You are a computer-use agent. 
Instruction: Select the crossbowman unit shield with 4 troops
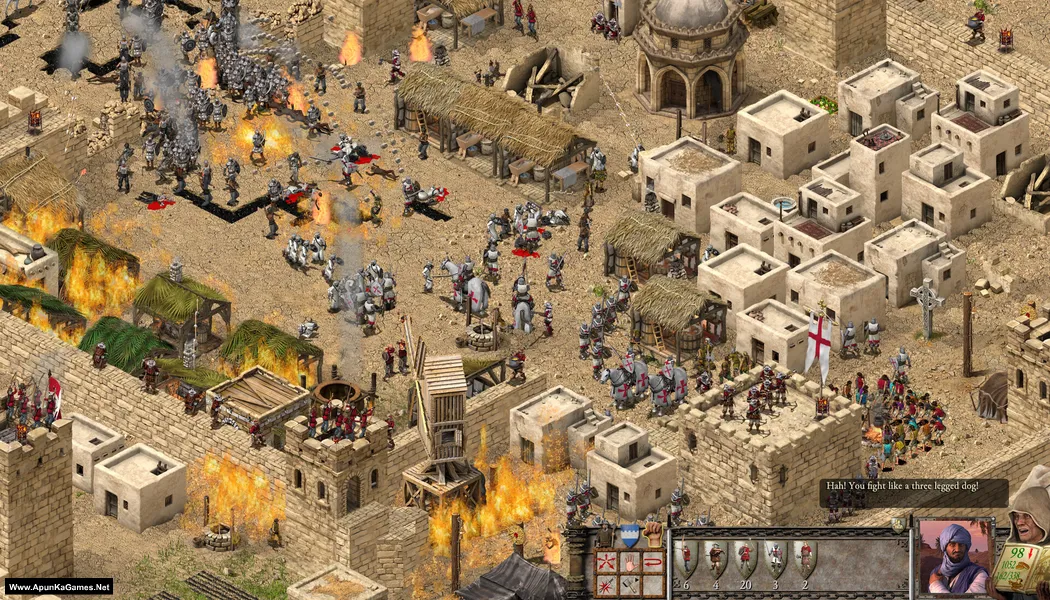point(715,559)
